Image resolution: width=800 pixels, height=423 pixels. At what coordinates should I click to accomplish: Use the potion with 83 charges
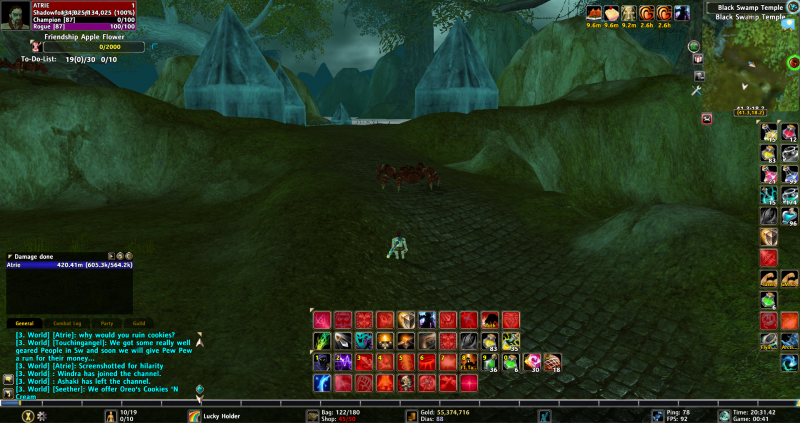click(491, 341)
